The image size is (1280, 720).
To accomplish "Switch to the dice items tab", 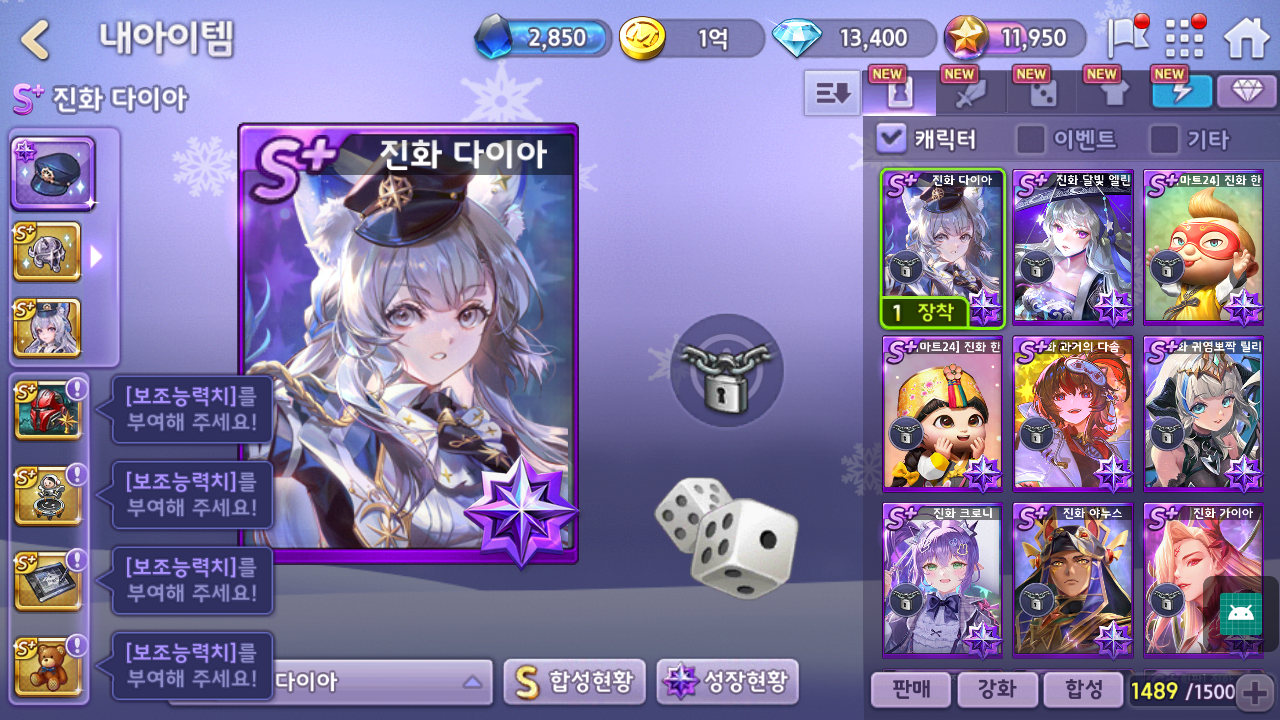I will 1043,93.
